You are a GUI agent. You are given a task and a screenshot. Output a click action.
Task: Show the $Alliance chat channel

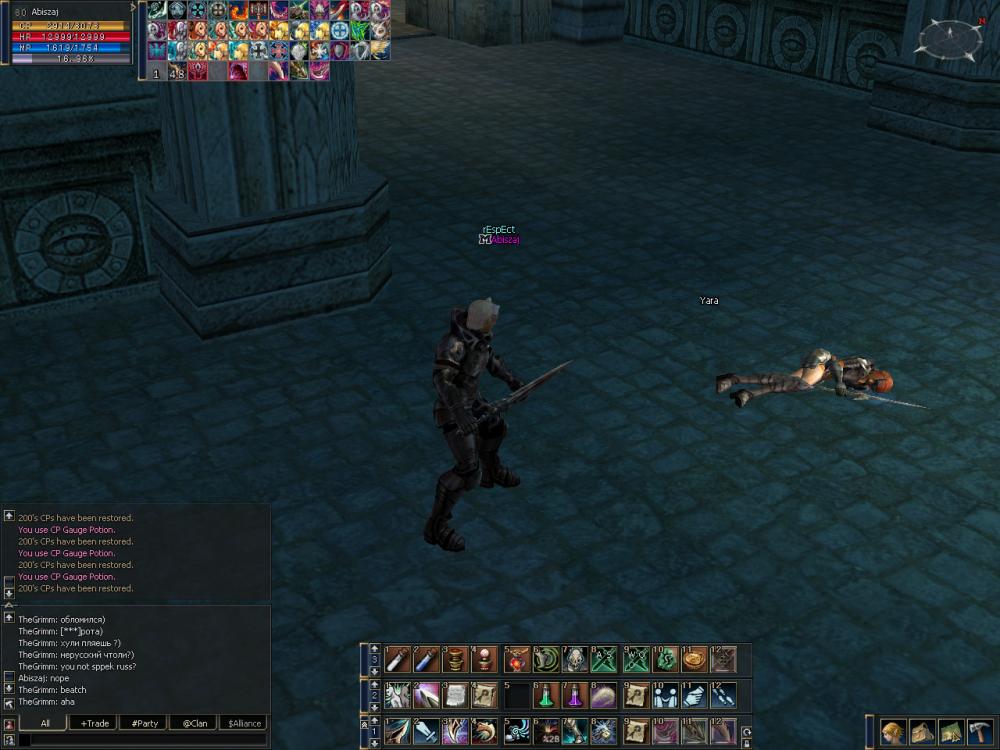tap(244, 723)
